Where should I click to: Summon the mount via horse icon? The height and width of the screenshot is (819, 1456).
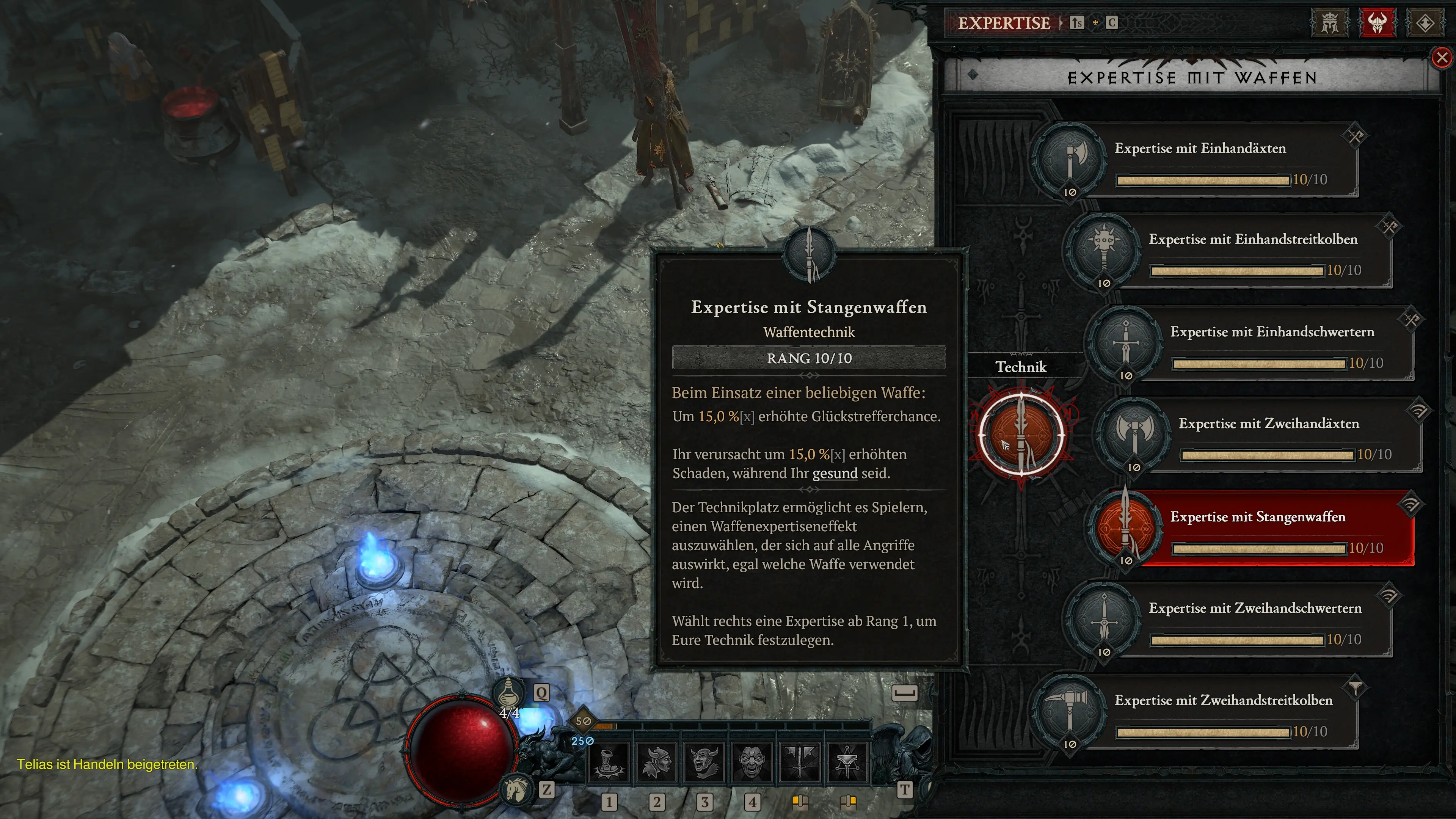click(x=516, y=789)
